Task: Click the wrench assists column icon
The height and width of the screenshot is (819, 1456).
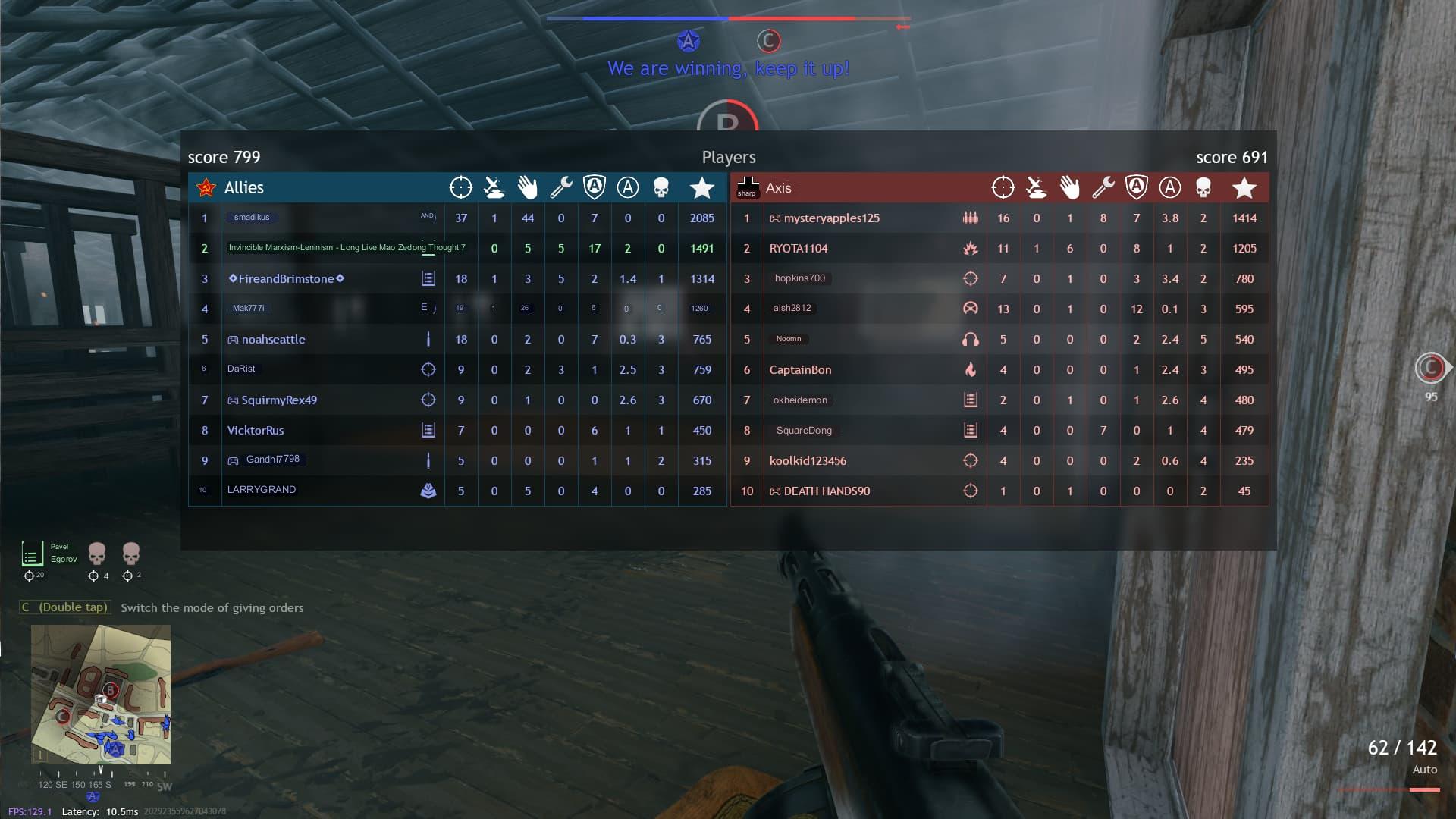Action: pos(561,187)
